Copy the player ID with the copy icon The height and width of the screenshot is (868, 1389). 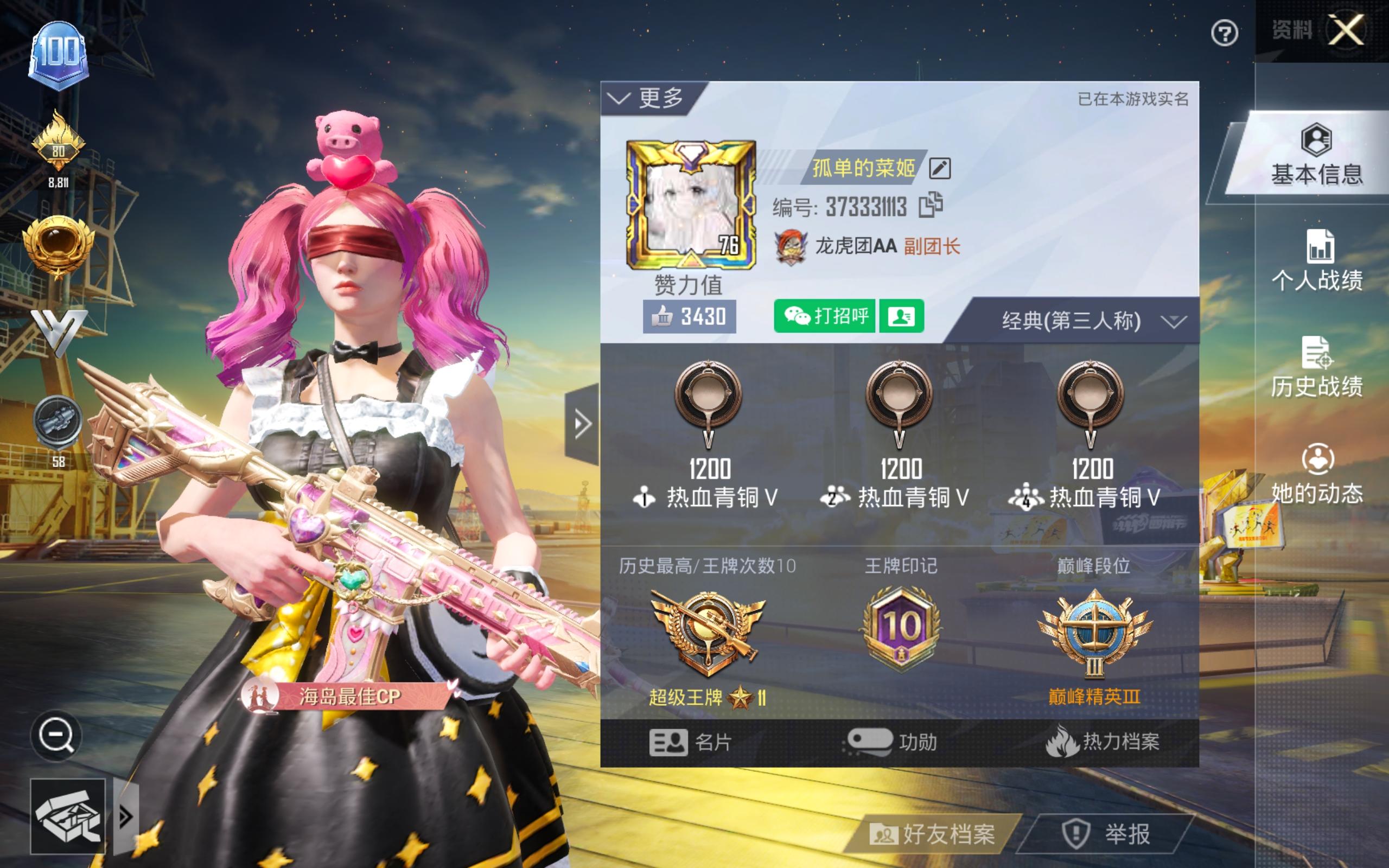(933, 207)
